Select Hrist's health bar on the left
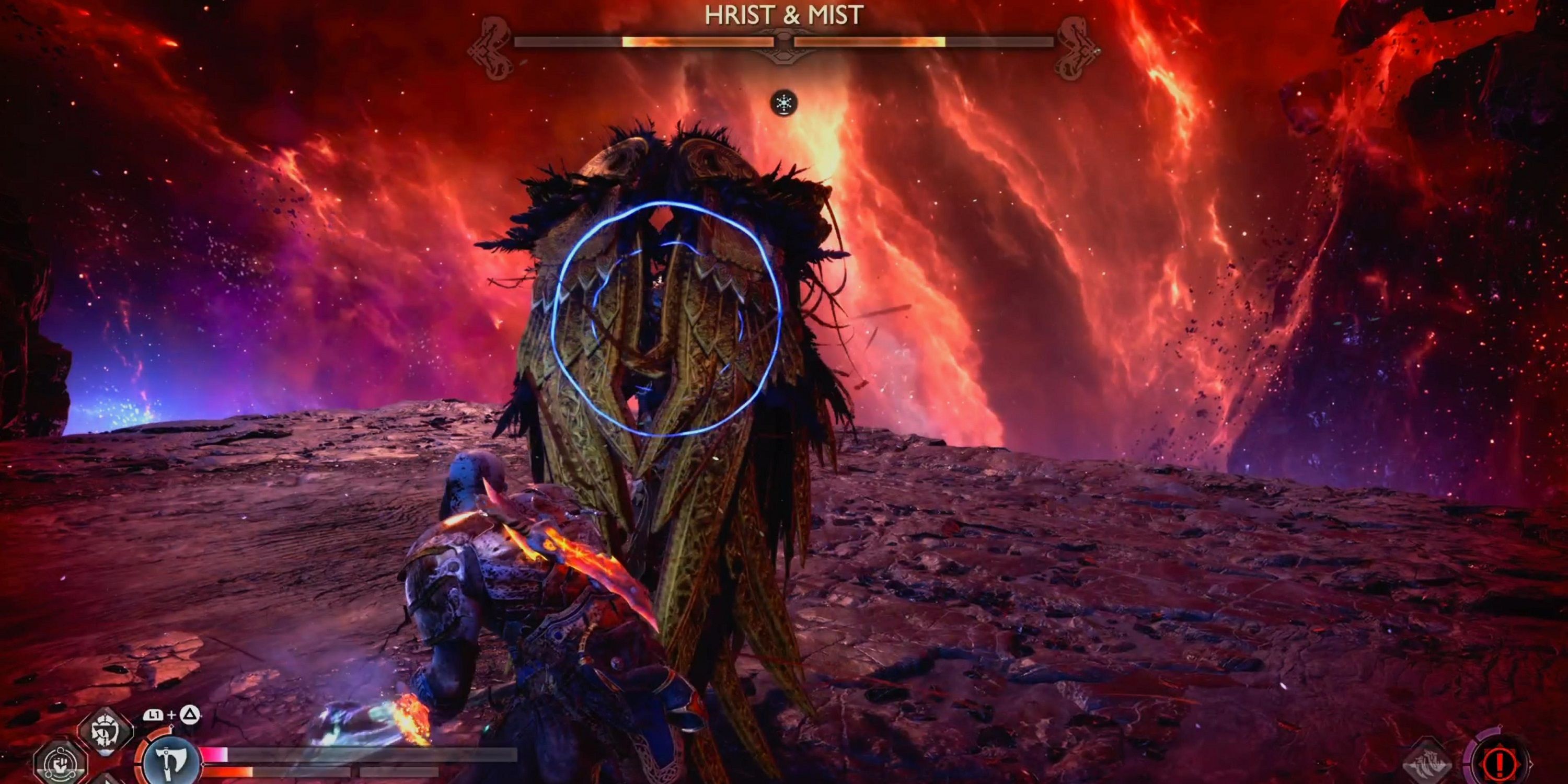This screenshot has height=784, width=1568. pyautogui.click(x=644, y=43)
